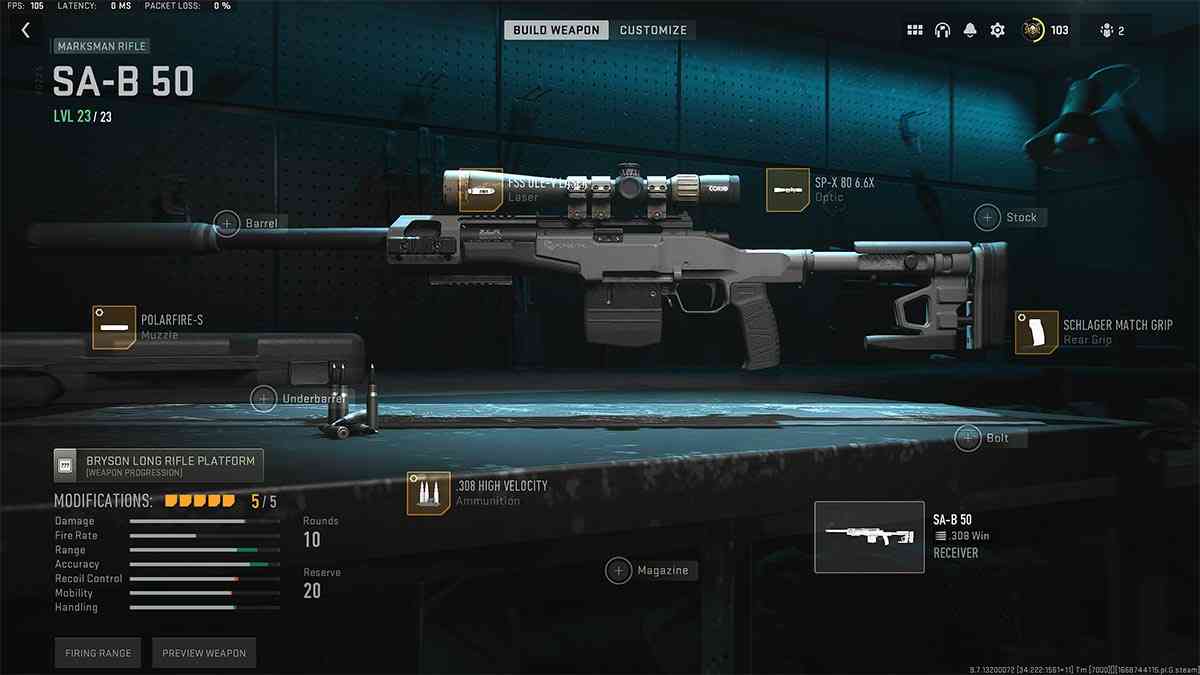This screenshot has height=675, width=1200.
Task: Change the .308 High Velocity ammunition
Action: [428, 493]
